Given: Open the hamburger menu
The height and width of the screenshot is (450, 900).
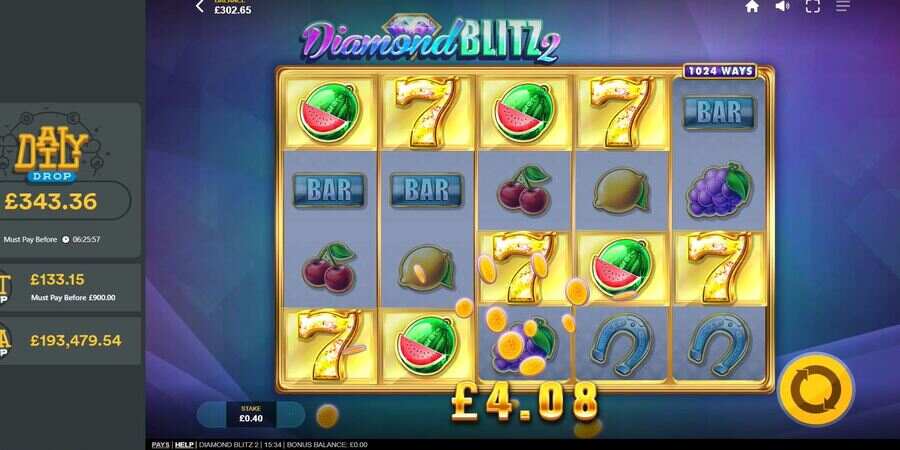Looking at the screenshot, I should click(842, 6).
